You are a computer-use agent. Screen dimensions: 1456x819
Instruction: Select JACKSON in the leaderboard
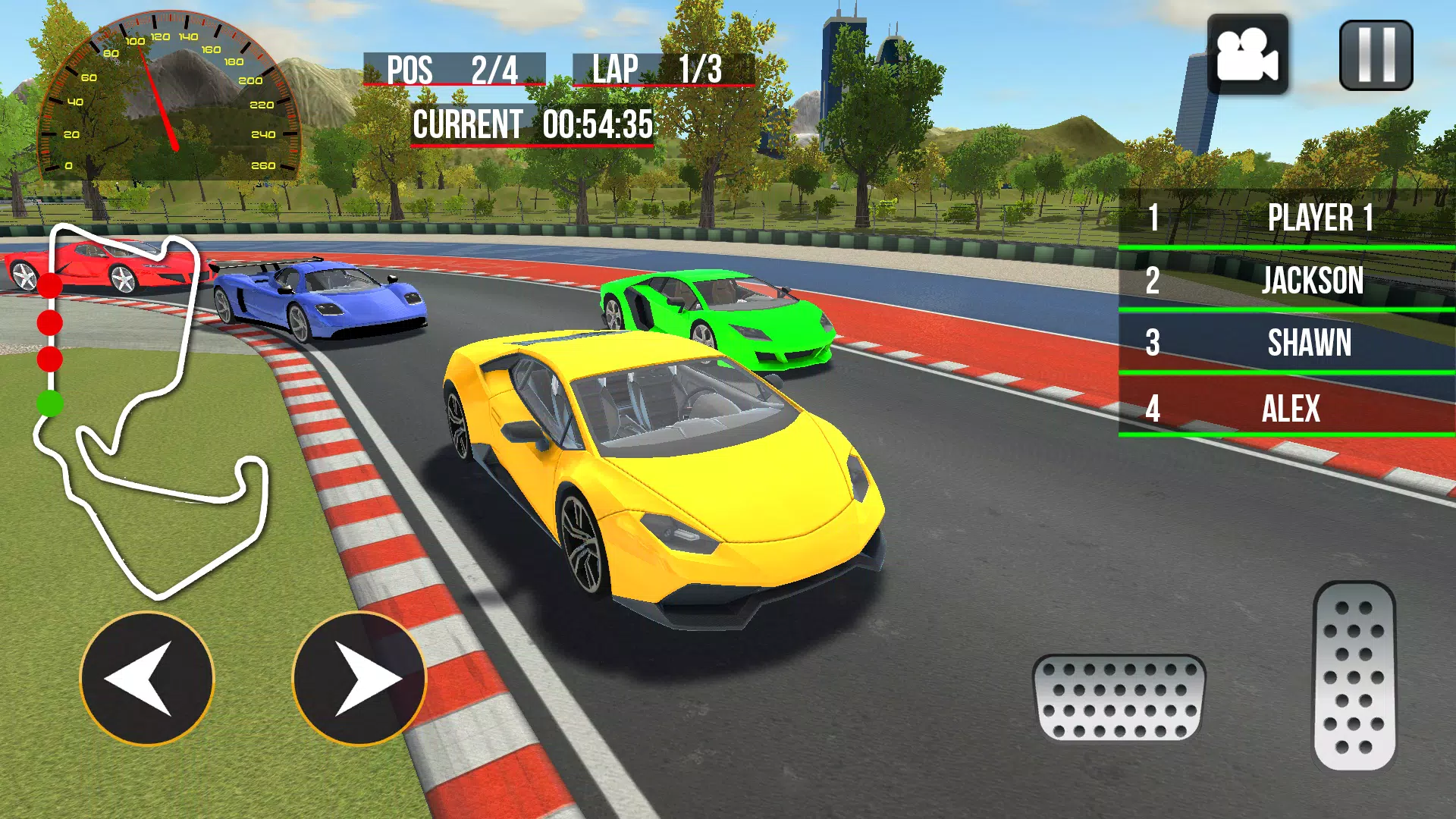[x=1287, y=281]
